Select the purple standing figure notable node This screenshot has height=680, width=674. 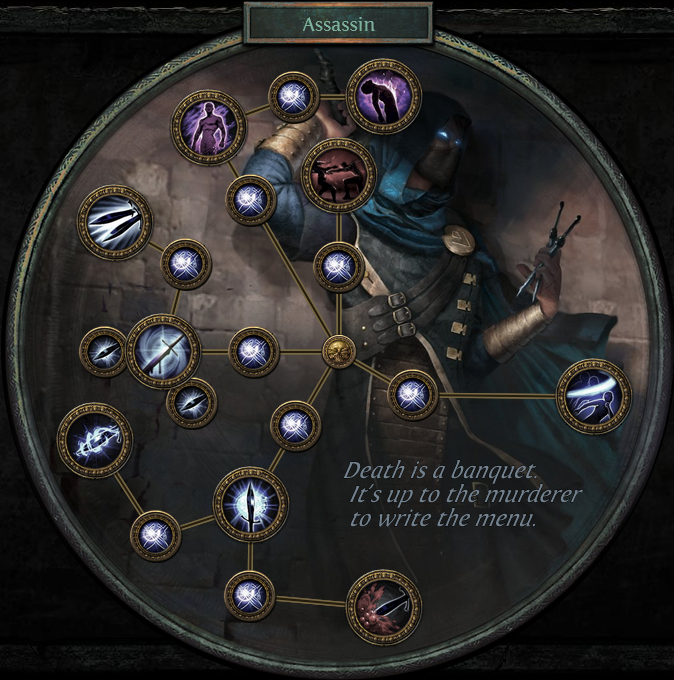click(x=208, y=125)
